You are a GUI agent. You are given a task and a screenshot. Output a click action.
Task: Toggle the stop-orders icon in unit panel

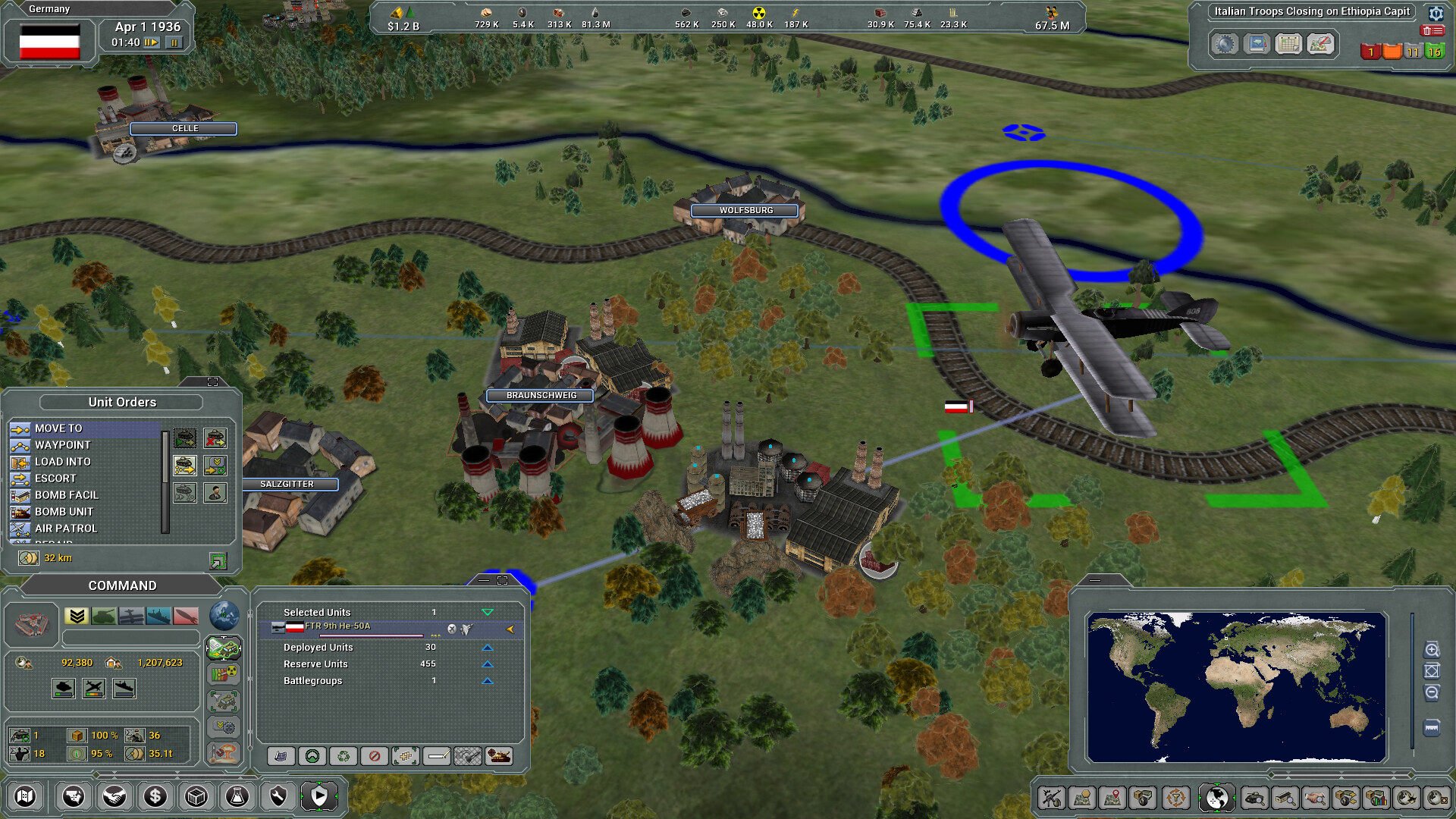click(376, 755)
